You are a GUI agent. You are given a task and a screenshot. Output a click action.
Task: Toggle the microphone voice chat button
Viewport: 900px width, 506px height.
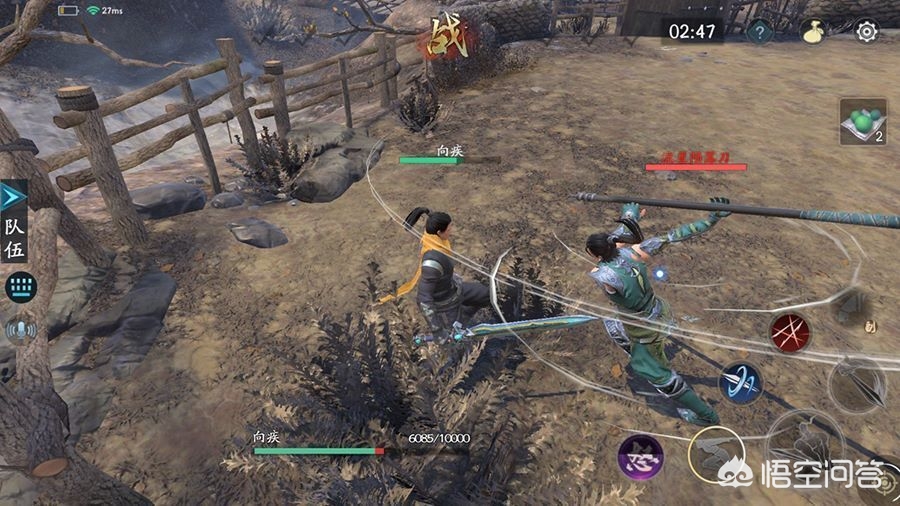click(x=19, y=328)
